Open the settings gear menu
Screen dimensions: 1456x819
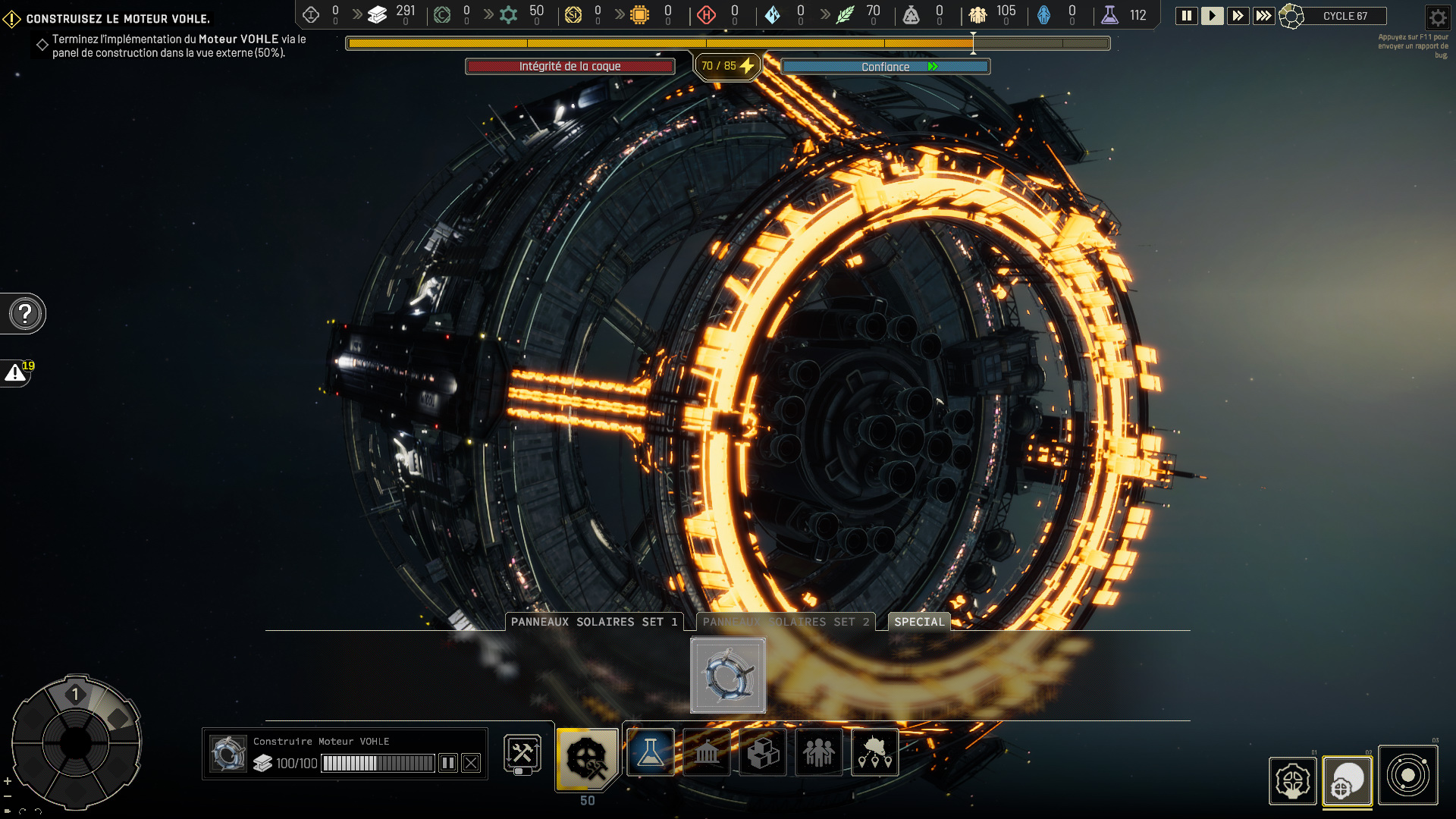[1437, 17]
